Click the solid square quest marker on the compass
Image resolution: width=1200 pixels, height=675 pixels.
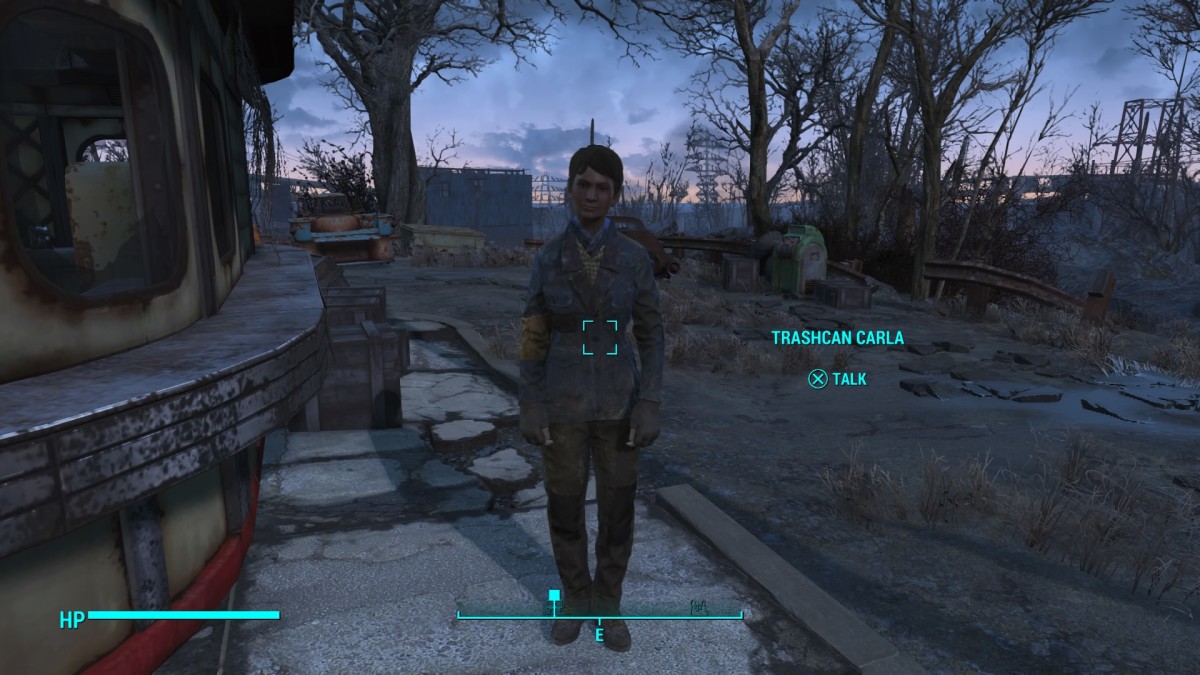pos(554,596)
